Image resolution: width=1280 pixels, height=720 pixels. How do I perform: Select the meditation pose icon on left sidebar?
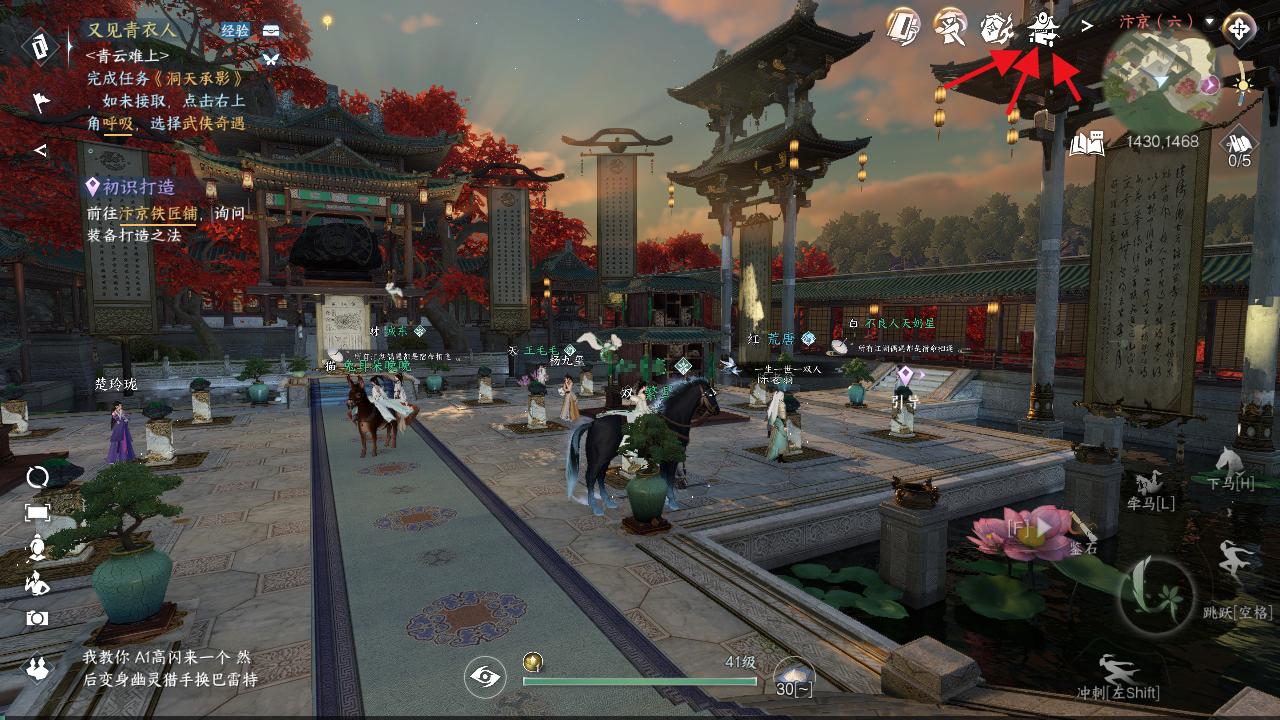click(x=37, y=546)
